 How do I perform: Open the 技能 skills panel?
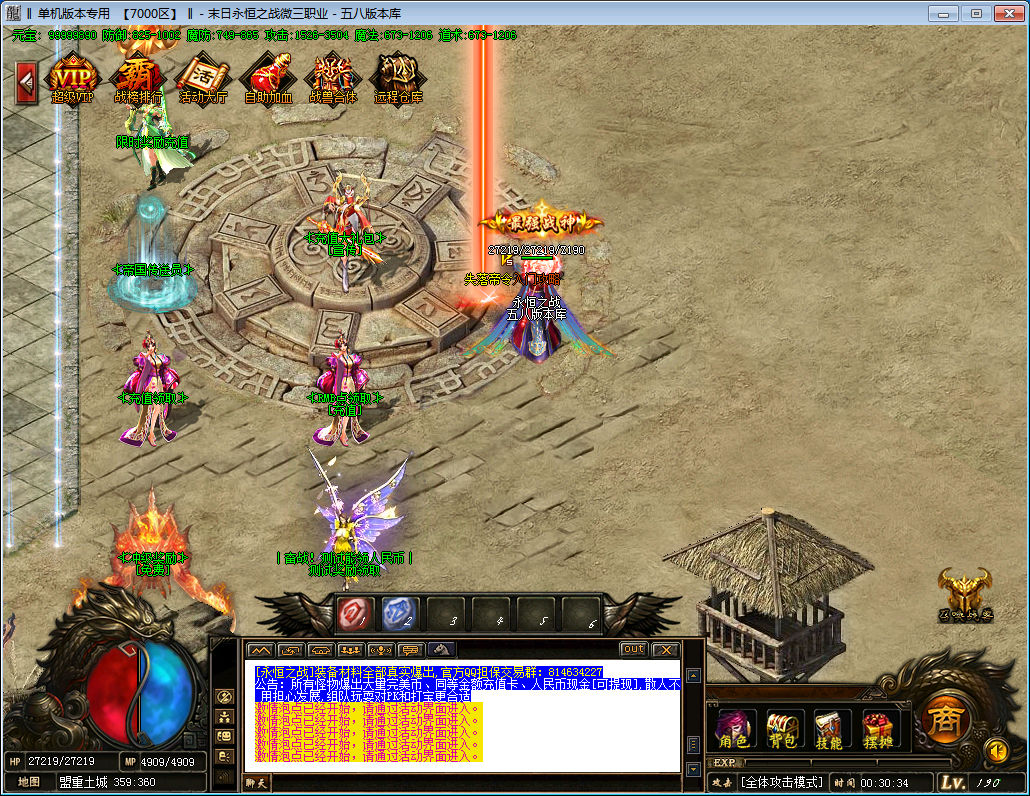pyautogui.click(x=829, y=727)
